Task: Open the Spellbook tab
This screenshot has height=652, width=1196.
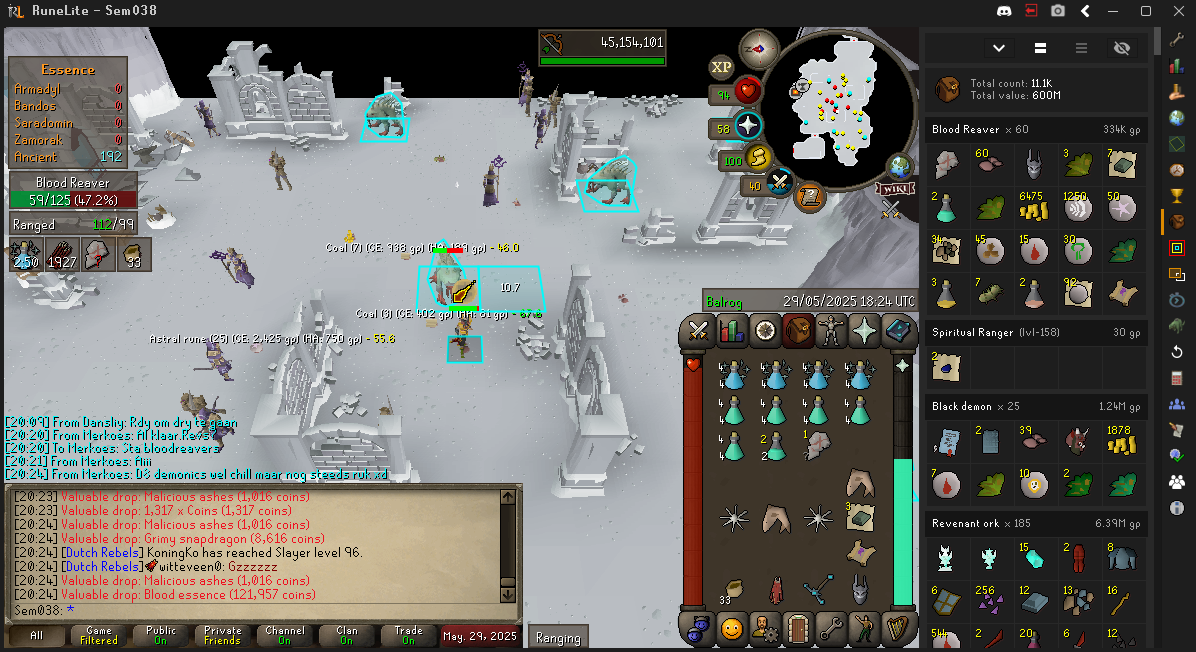Action: (x=898, y=330)
